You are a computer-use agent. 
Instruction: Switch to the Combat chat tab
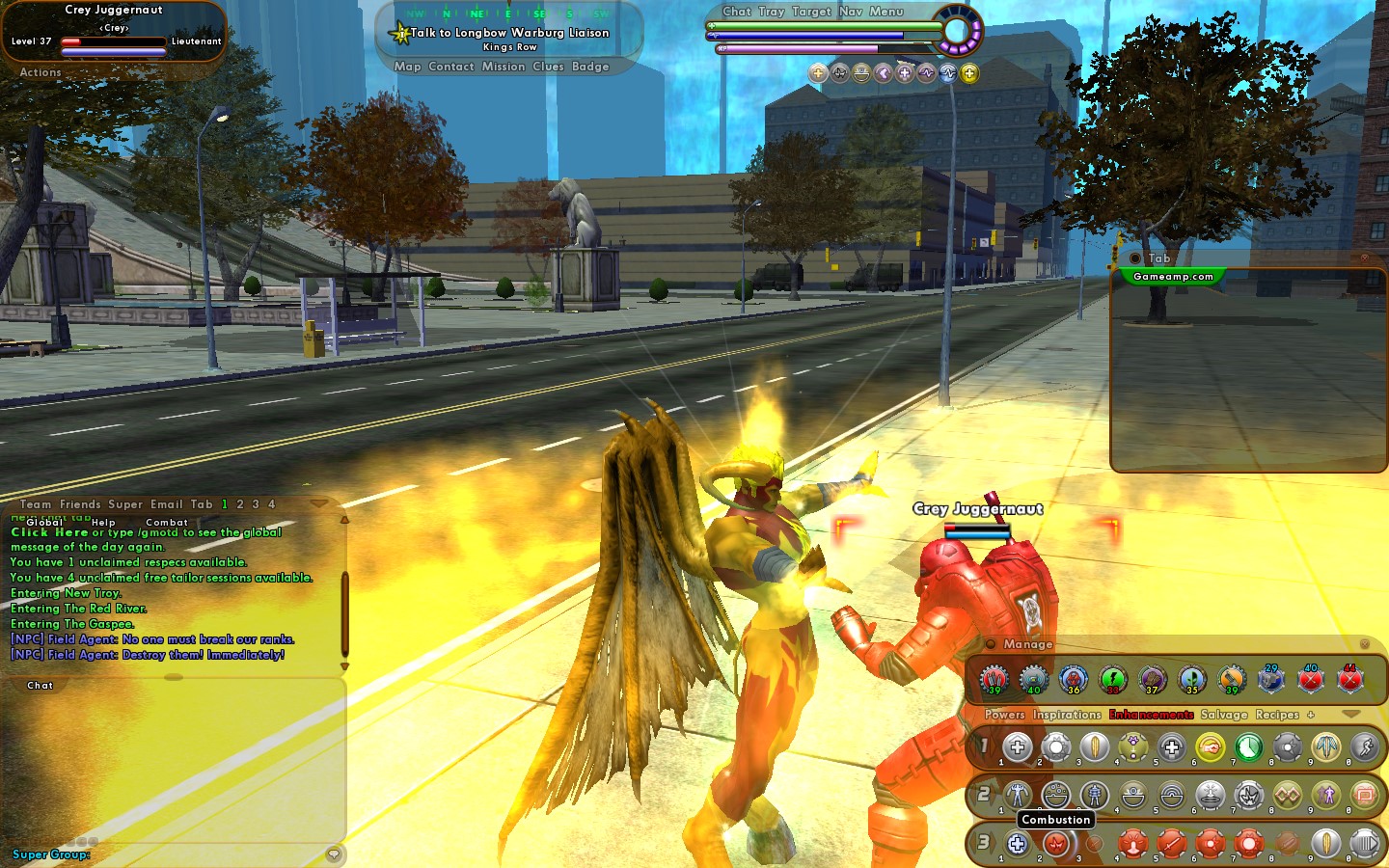[x=166, y=522]
